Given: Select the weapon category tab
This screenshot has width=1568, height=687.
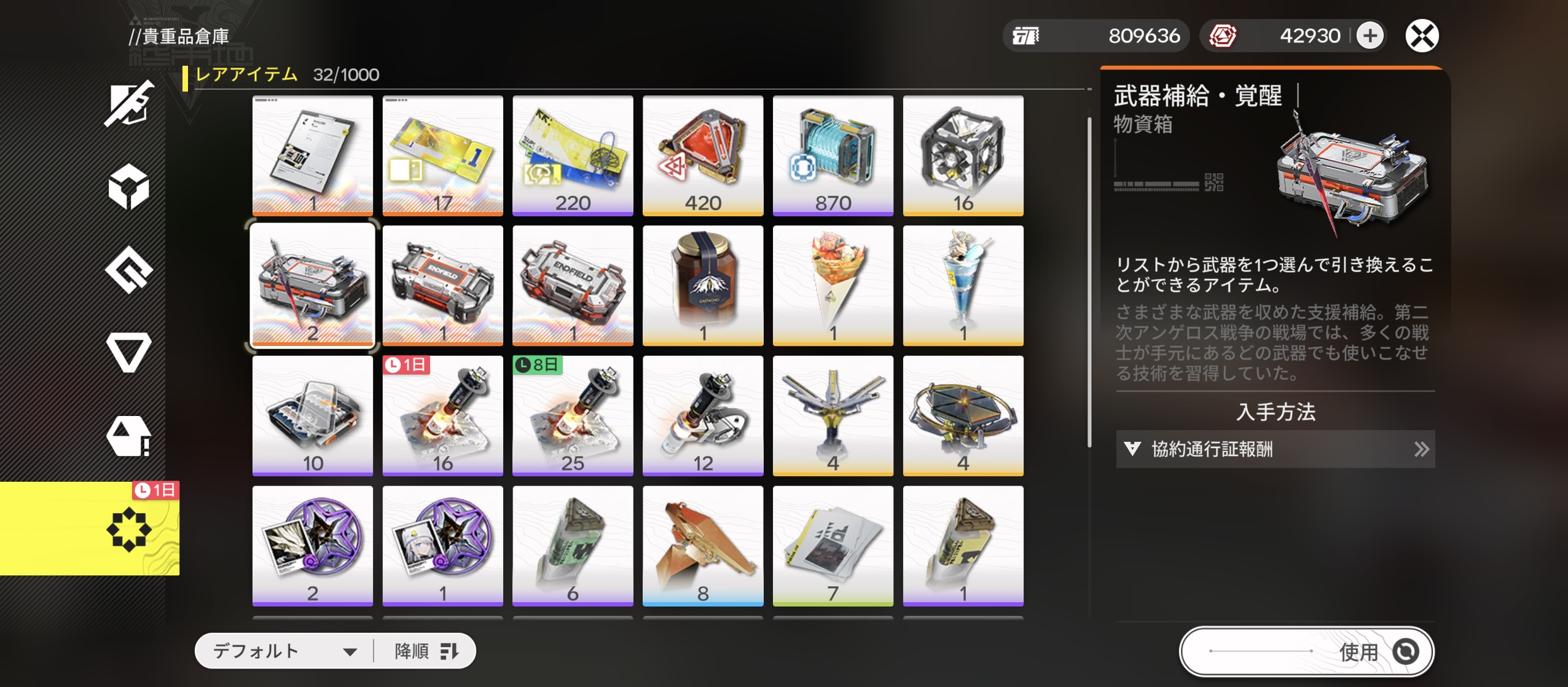Looking at the screenshot, I should tap(128, 103).
